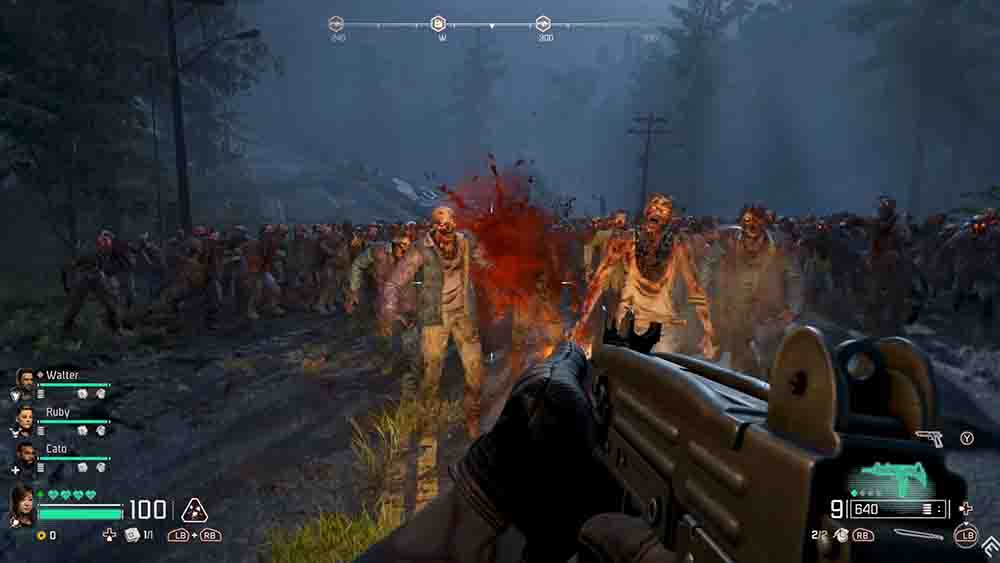Select the highlighted center compass objective marker

[x=438, y=24]
